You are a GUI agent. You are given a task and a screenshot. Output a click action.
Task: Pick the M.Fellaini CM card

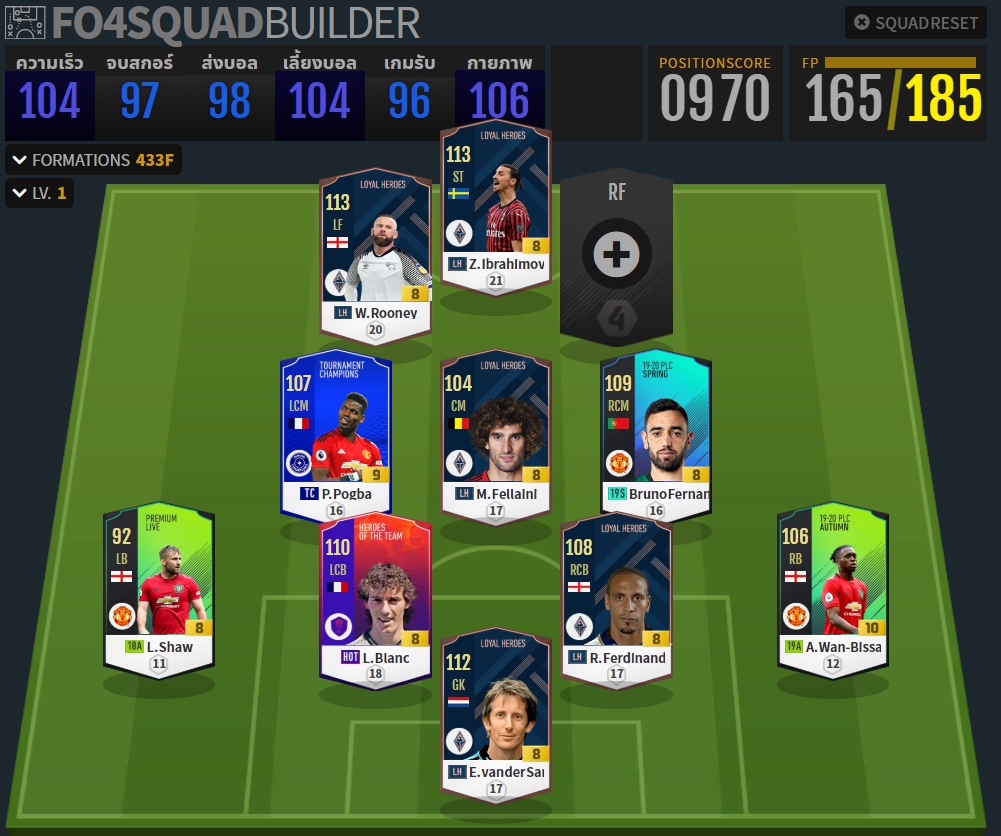pyautogui.click(x=496, y=435)
